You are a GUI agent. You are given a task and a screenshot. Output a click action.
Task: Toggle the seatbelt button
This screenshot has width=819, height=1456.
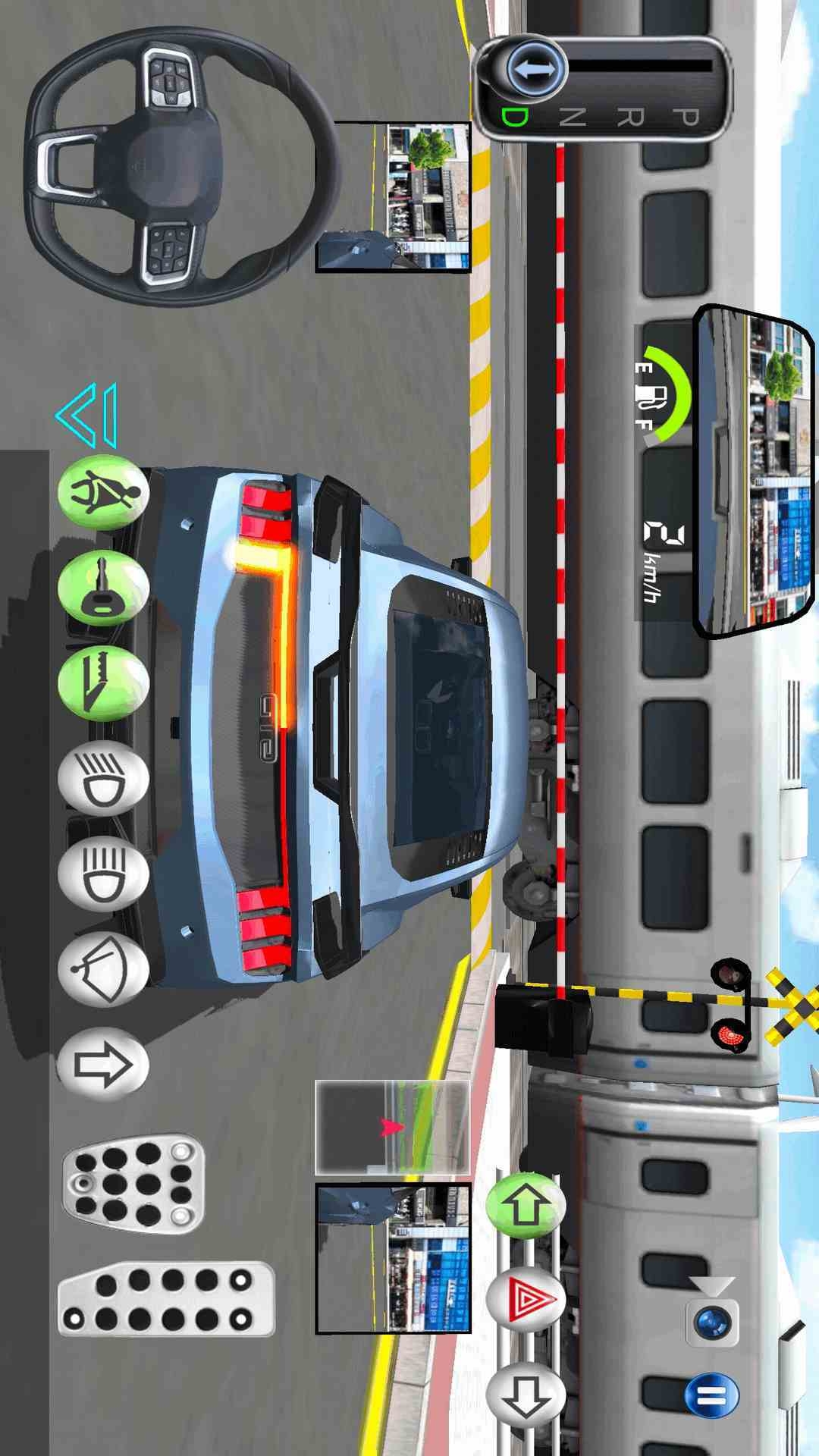point(104,493)
